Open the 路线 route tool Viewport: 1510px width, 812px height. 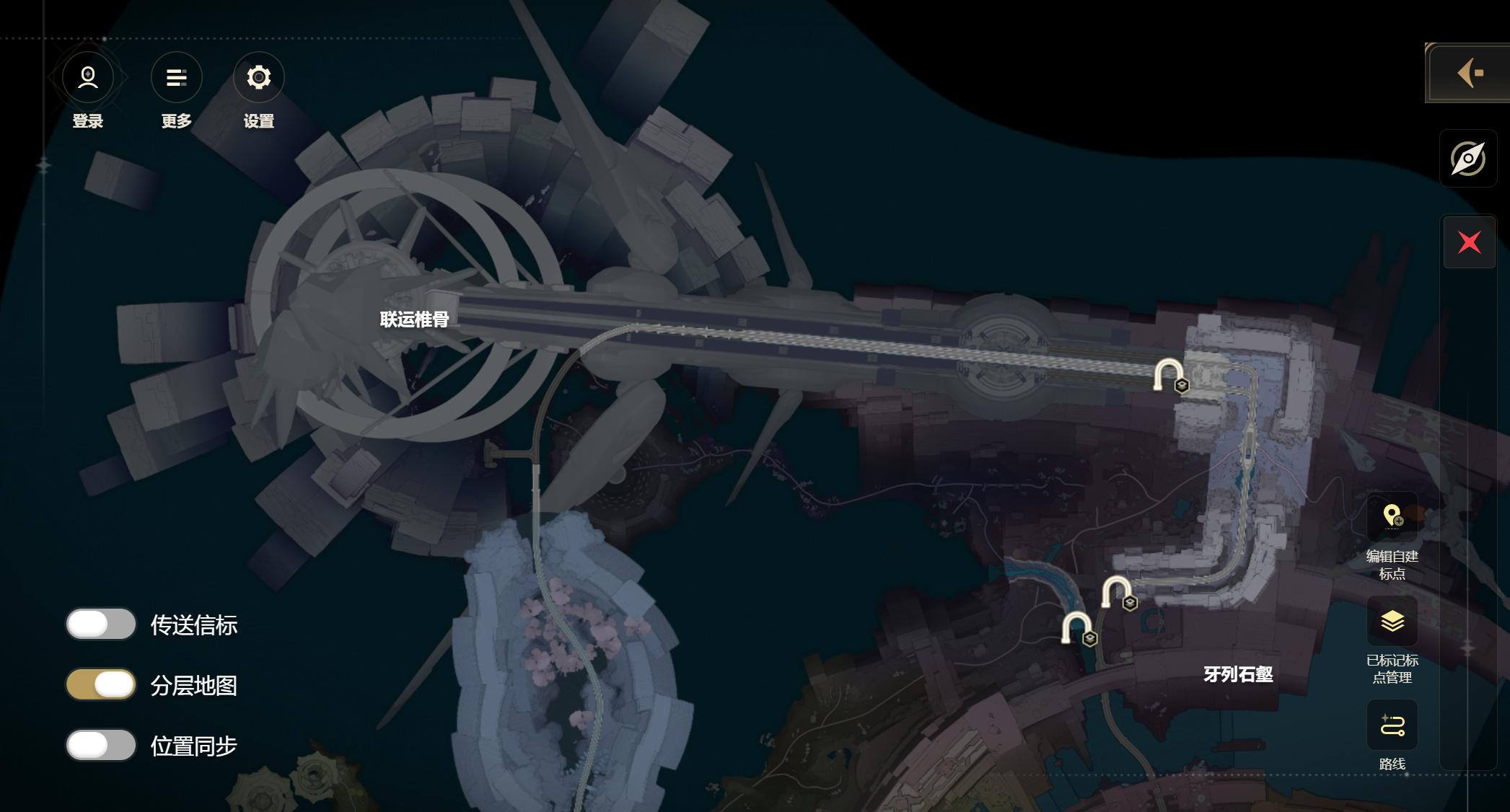(x=1392, y=725)
